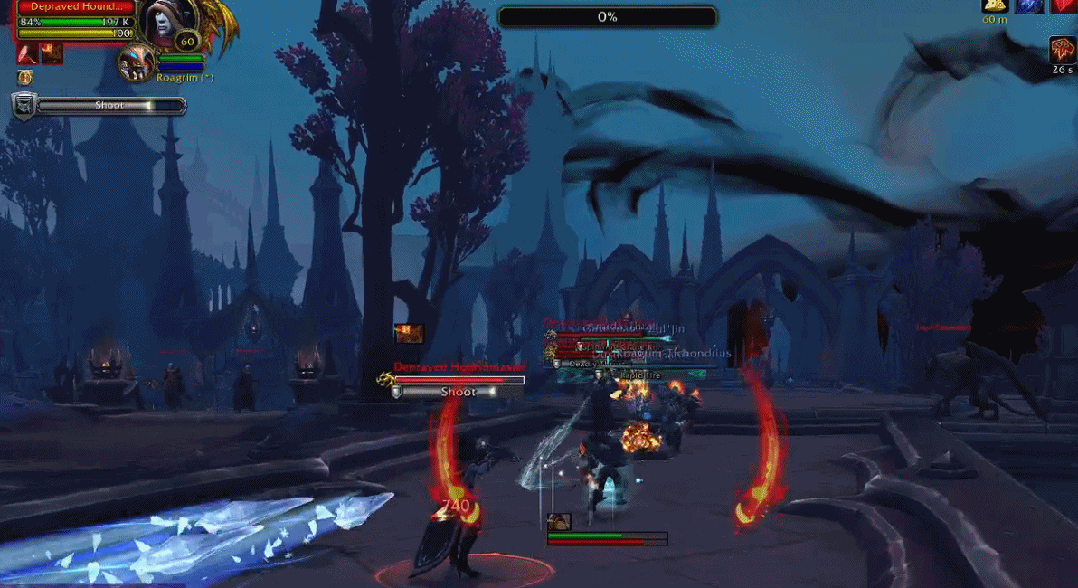Inspect the debuff icon with 26 s remaining
1078x588 pixels.
(1062, 50)
